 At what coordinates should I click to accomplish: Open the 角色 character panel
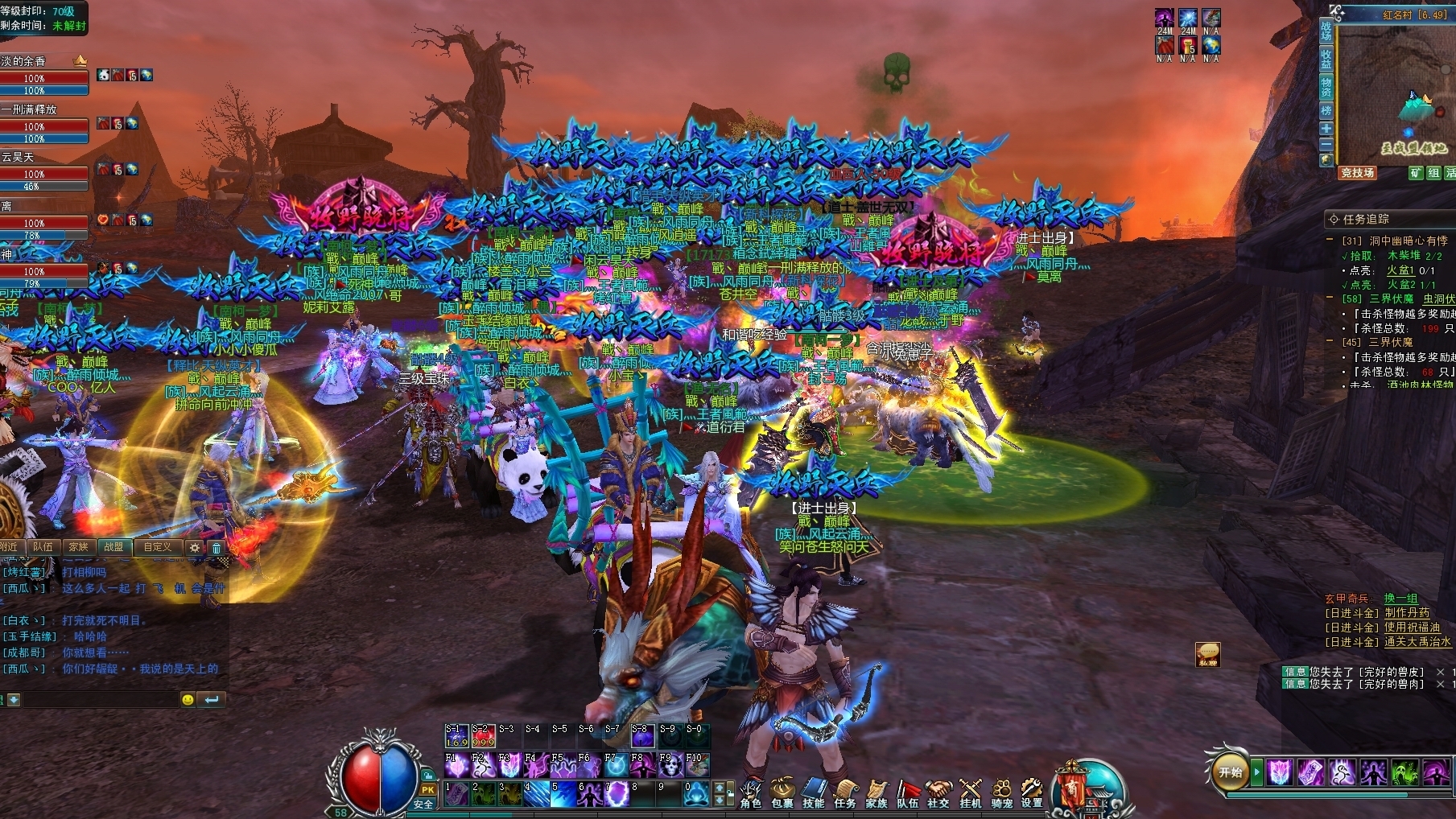click(751, 793)
